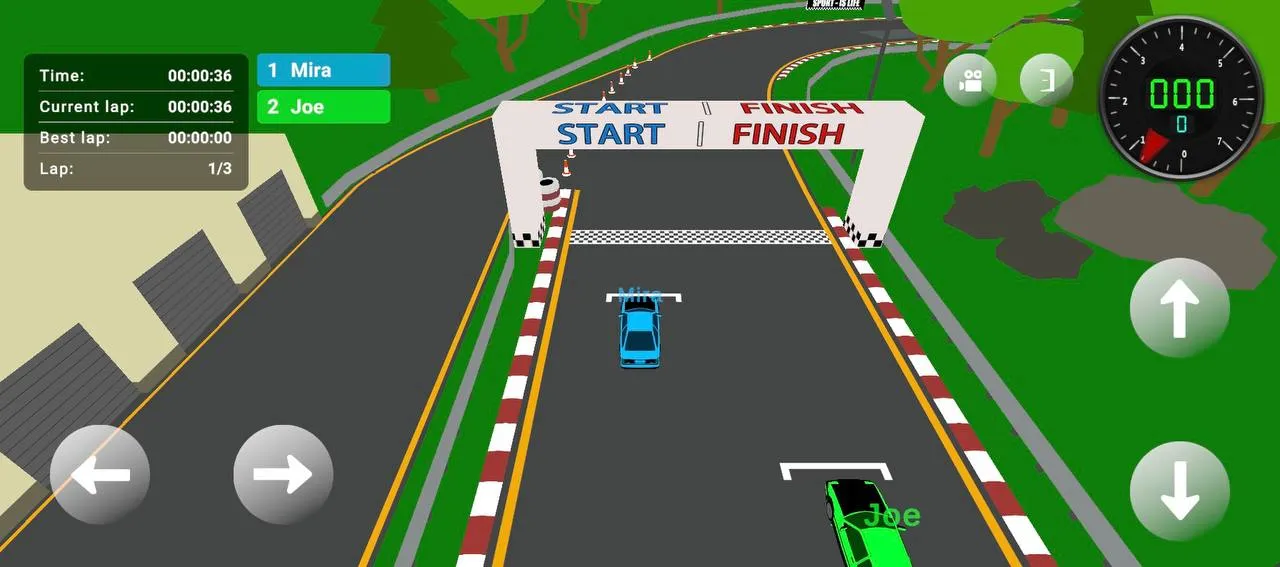Tap the steer right arrow button
Viewport: 1280px width, 567px height.
[283, 474]
